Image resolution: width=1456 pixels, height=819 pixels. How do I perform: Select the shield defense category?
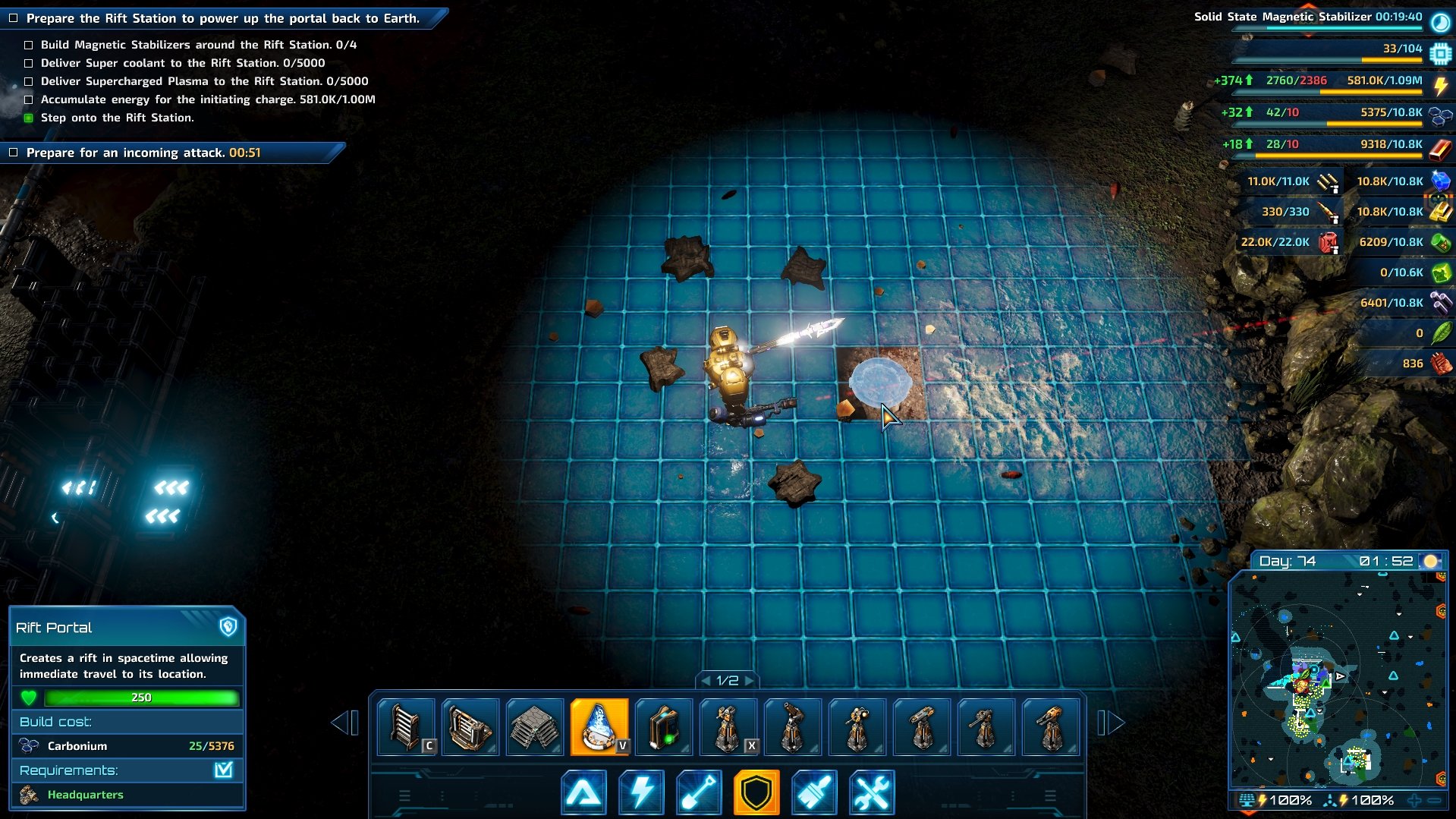[x=756, y=792]
